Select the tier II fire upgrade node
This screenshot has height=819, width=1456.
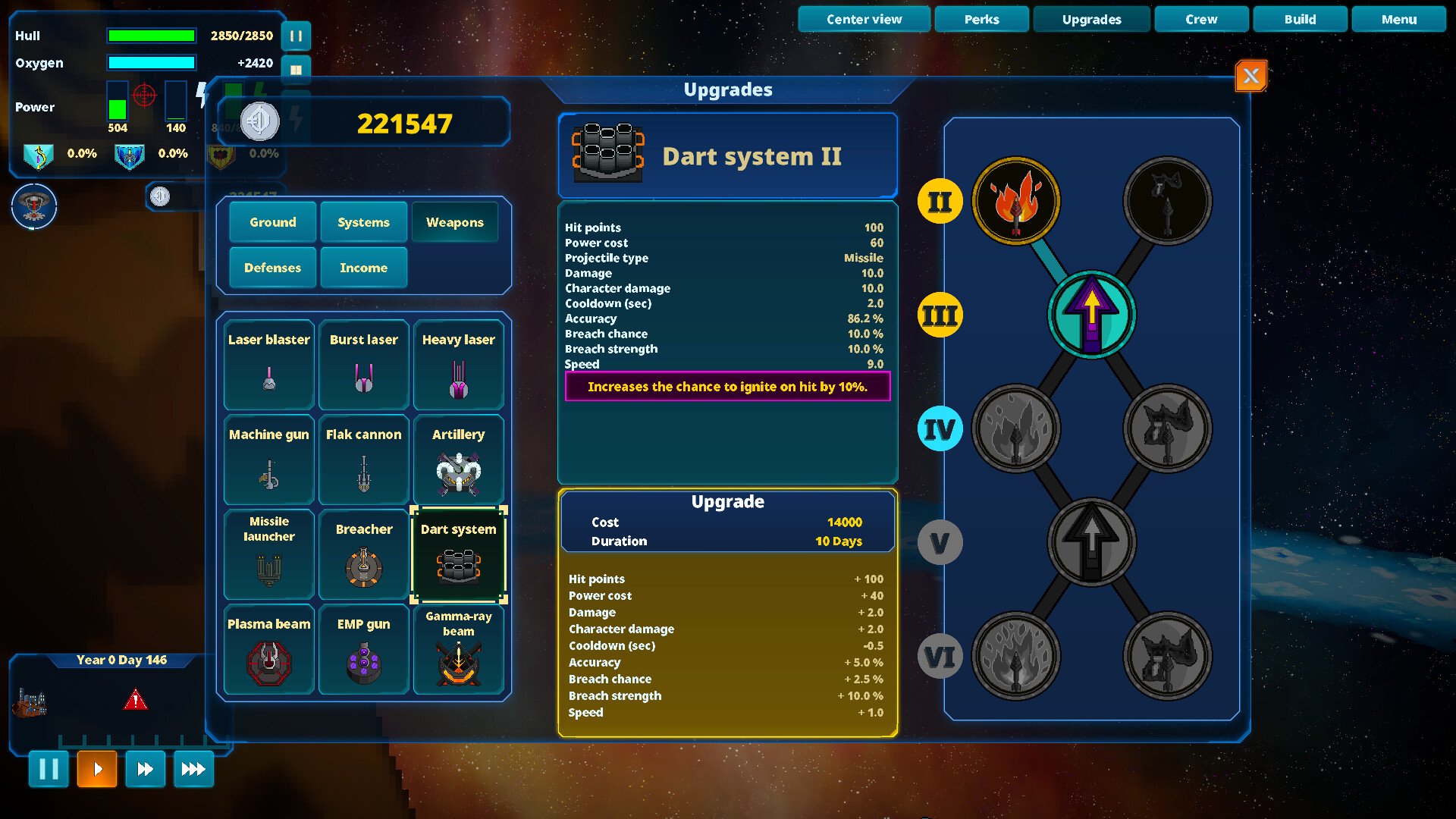click(1016, 201)
